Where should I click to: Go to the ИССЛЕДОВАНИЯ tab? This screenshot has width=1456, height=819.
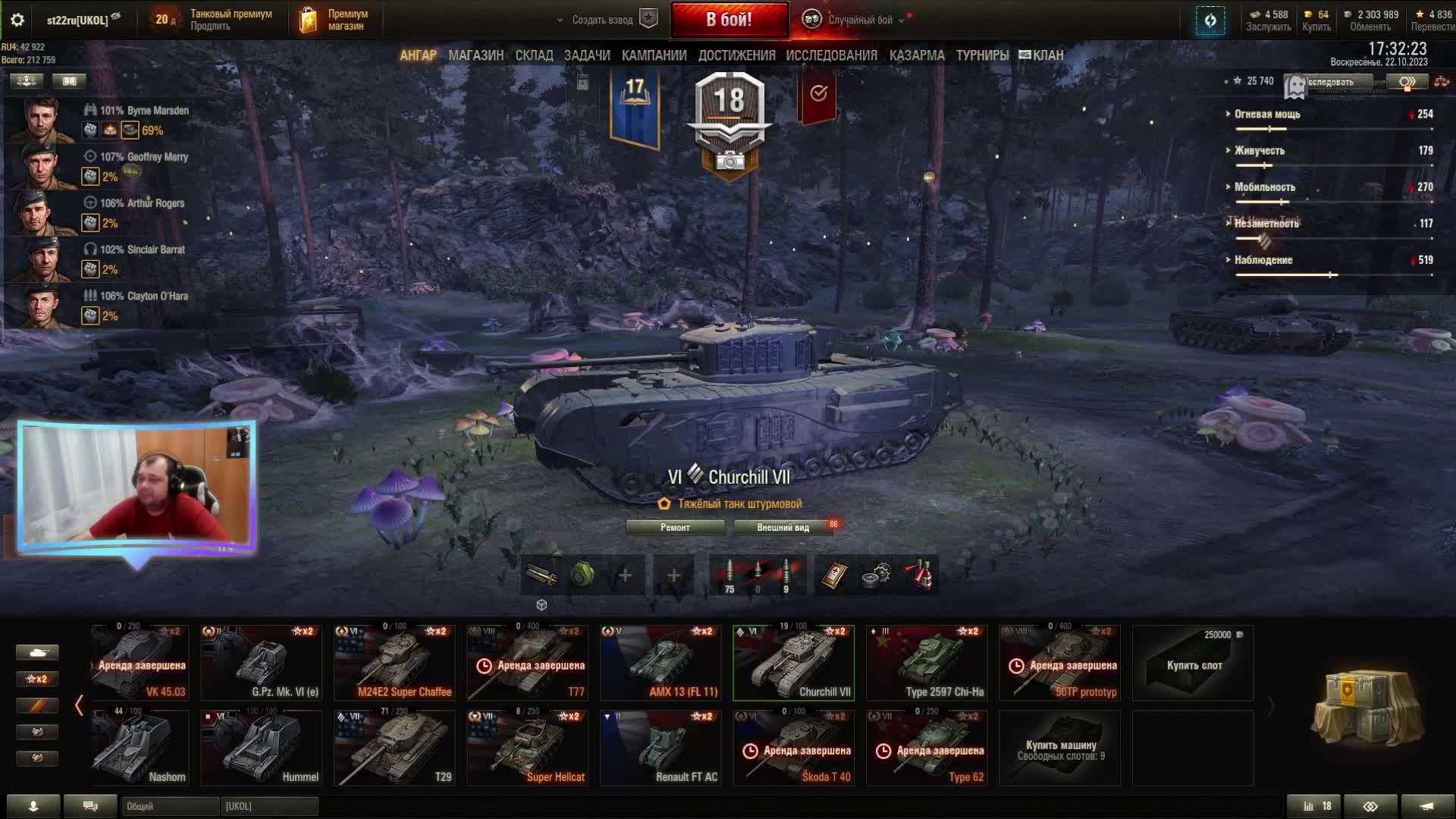(x=831, y=55)
